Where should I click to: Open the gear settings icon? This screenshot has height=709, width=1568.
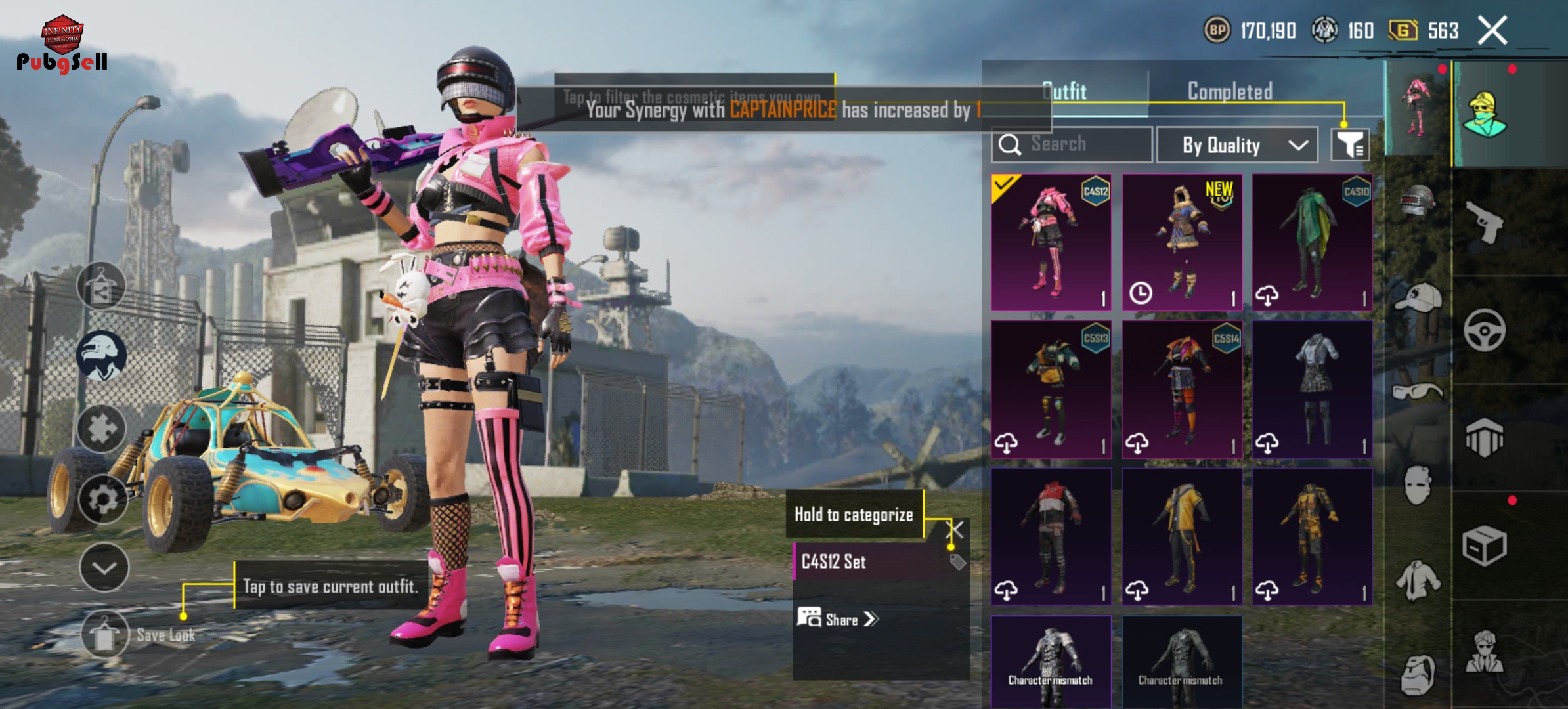click(103, 500)
